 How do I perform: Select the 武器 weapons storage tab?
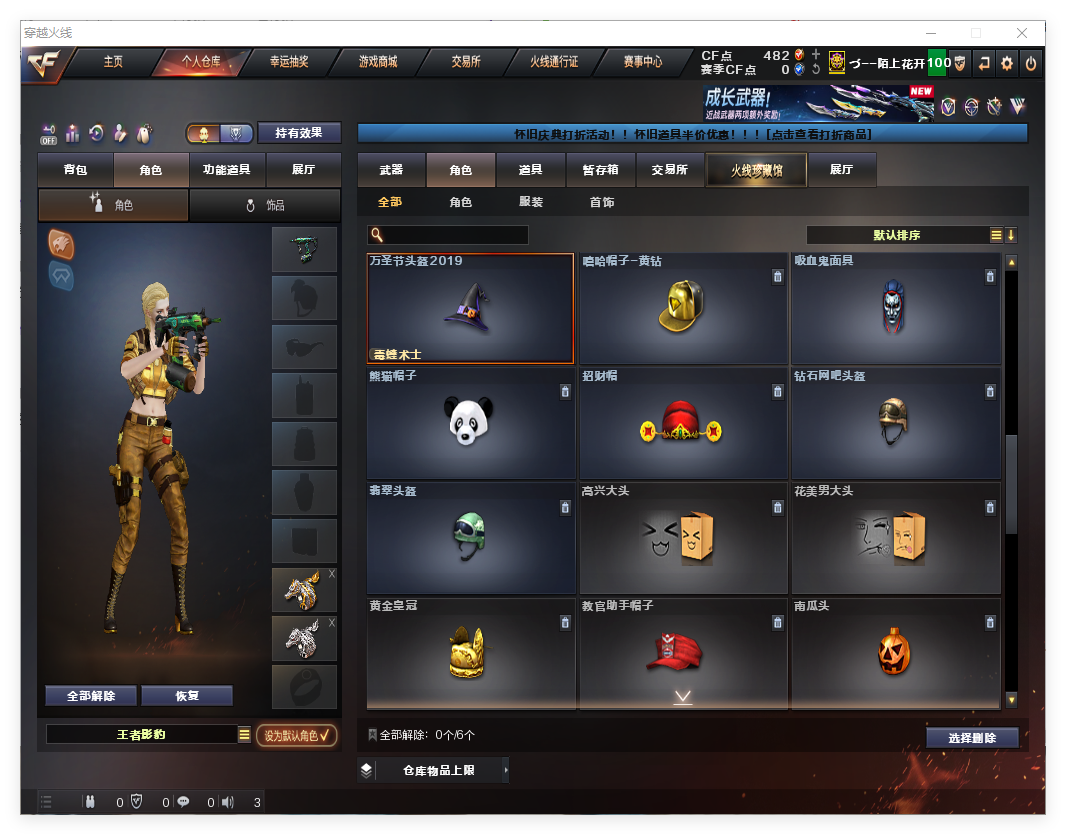391,170
